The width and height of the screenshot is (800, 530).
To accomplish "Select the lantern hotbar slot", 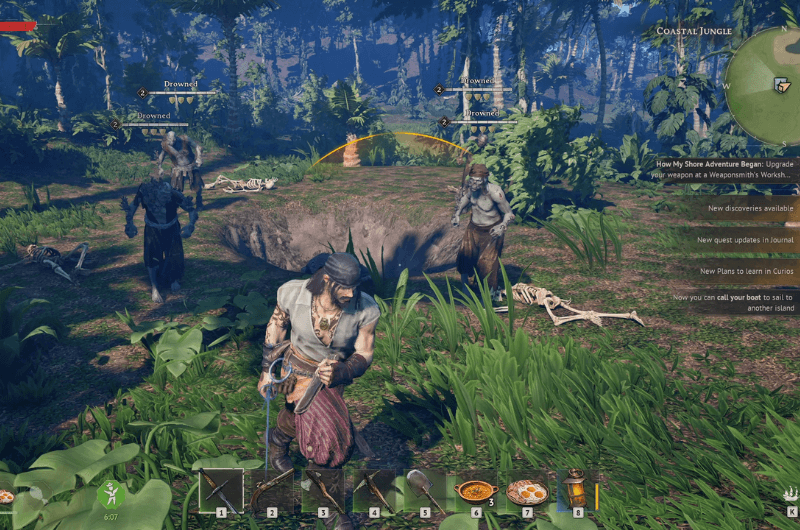I will click(x=577, y=490).
